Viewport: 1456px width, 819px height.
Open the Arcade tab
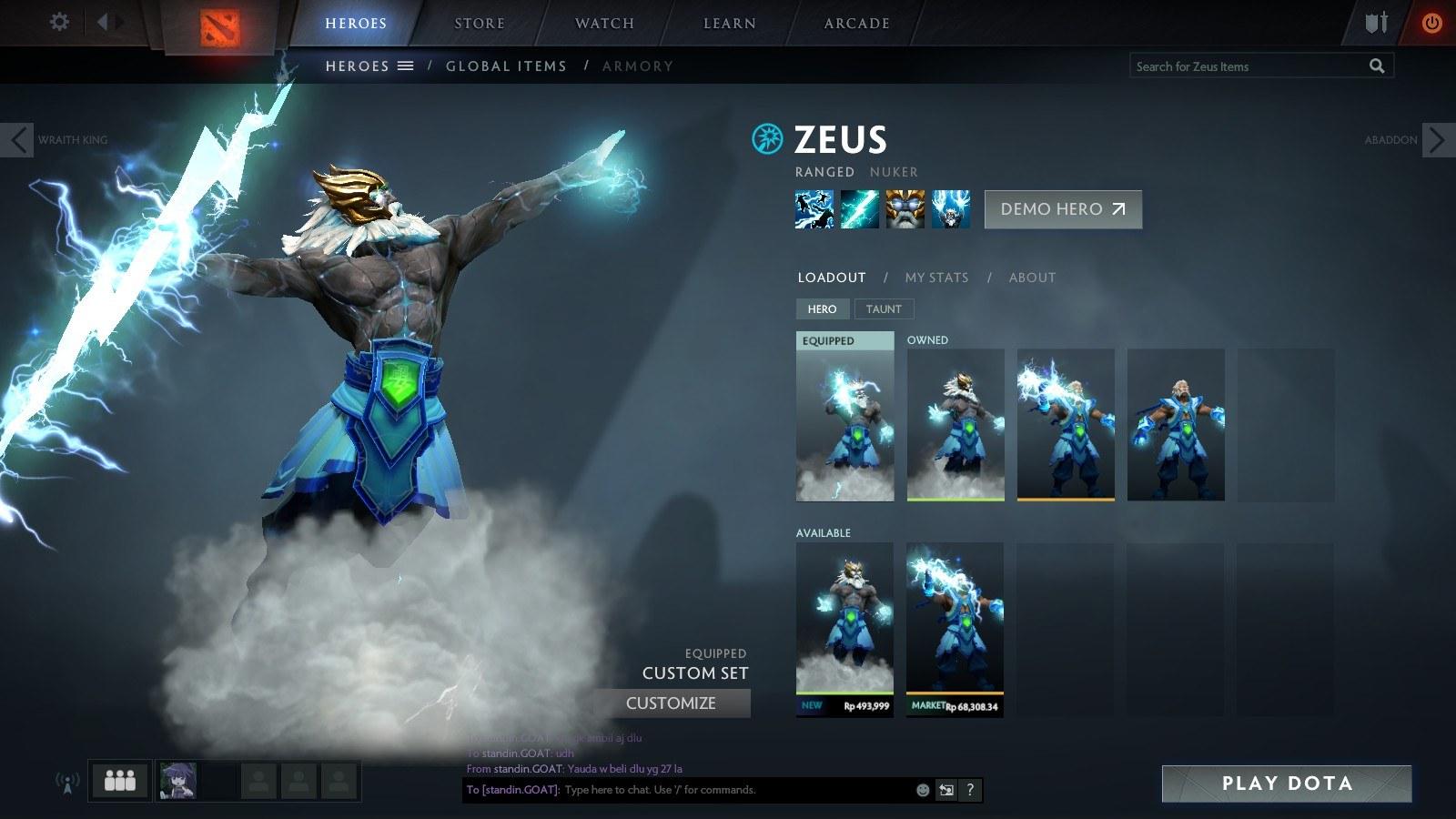pos(856,24)
